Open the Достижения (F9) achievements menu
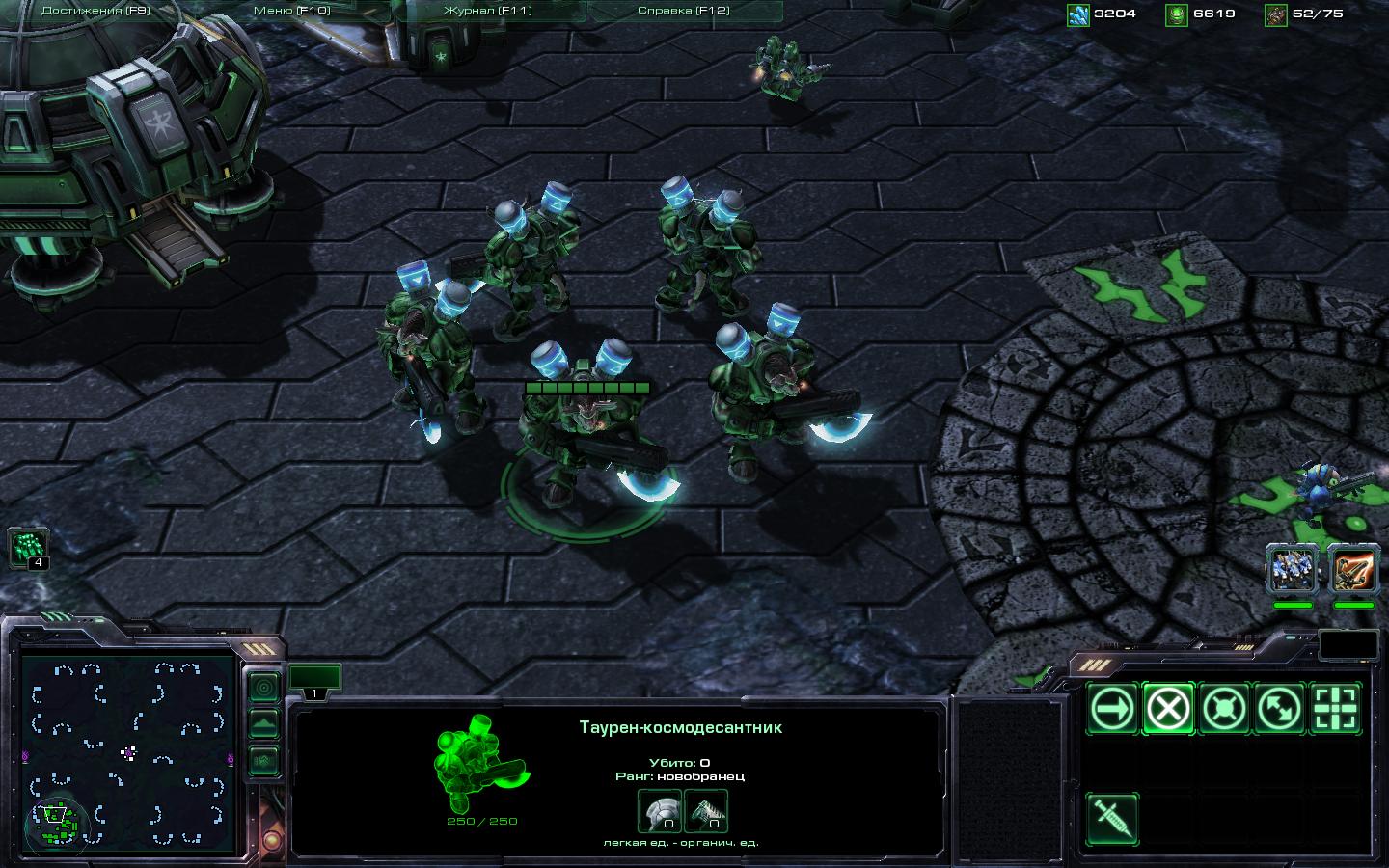The image size is (1389, 868). (95, 11)
